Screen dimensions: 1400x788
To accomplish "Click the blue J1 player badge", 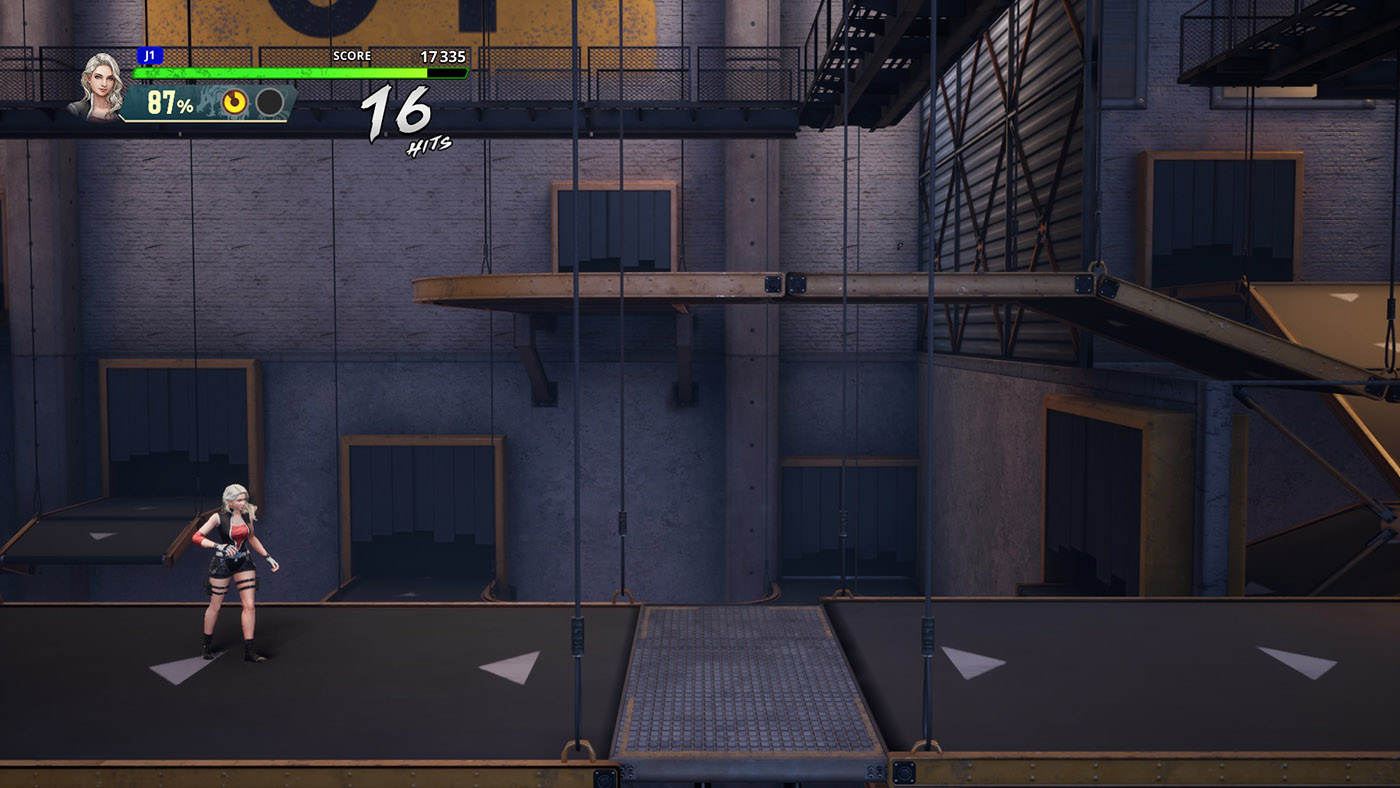I will [x=149, y=56].
